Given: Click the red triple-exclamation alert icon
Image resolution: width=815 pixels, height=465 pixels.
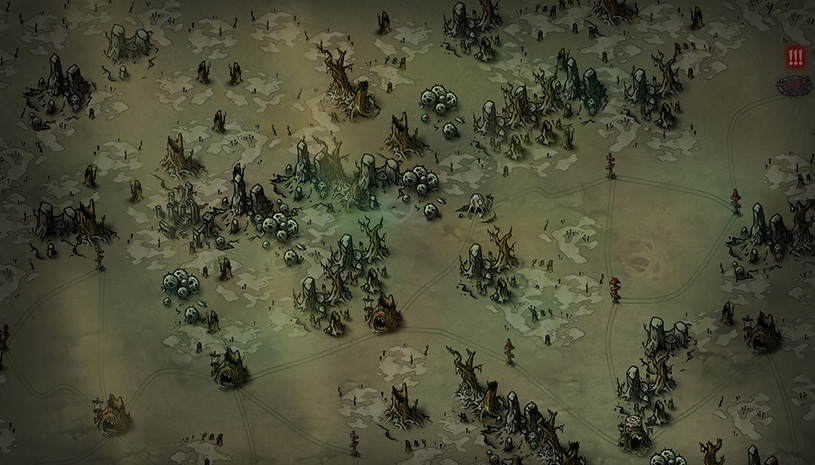Looking at the screenshot, I should pyautogui.click(x=795, y=57).
